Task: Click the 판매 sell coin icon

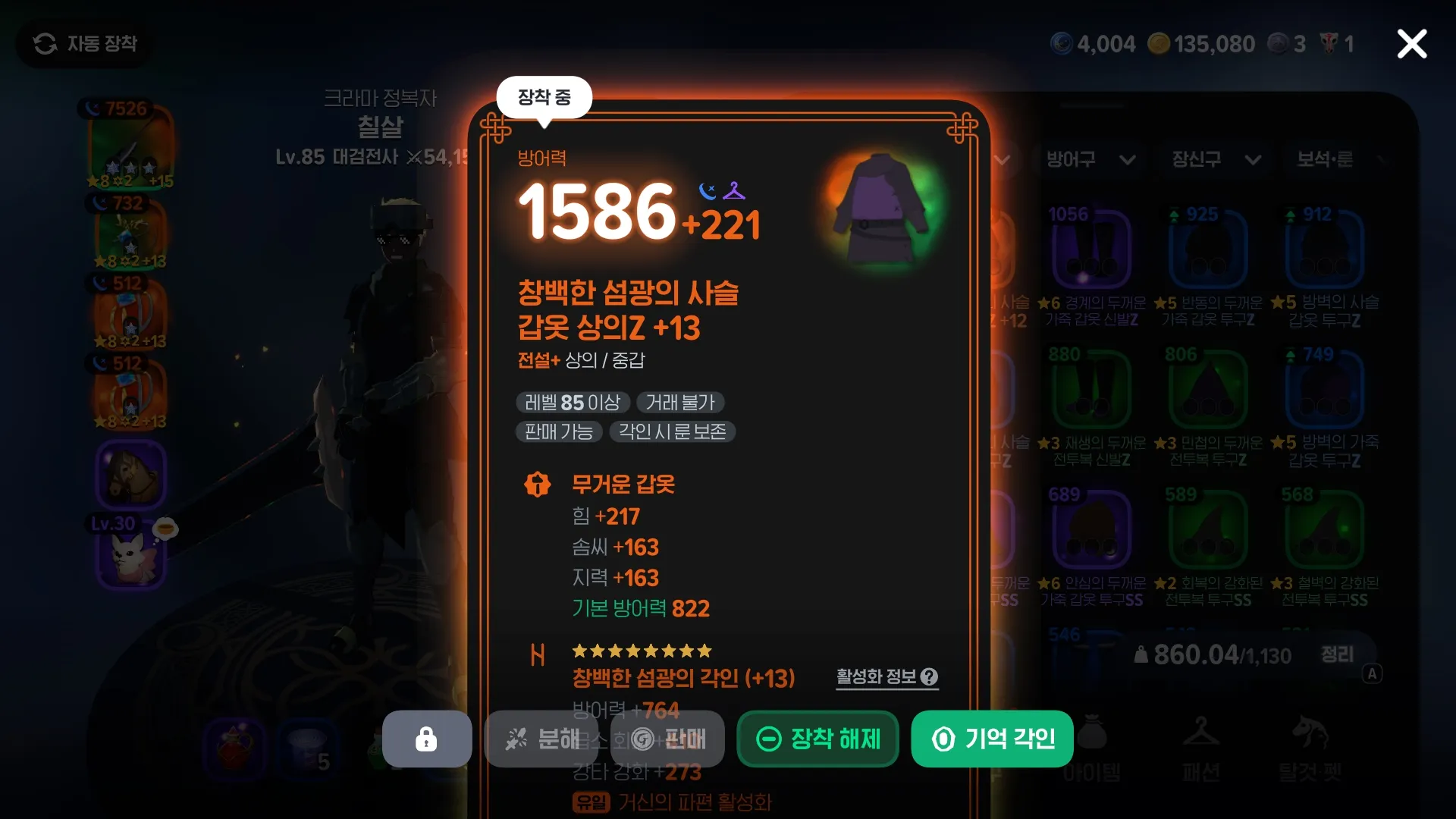Action: coord(642,739)
